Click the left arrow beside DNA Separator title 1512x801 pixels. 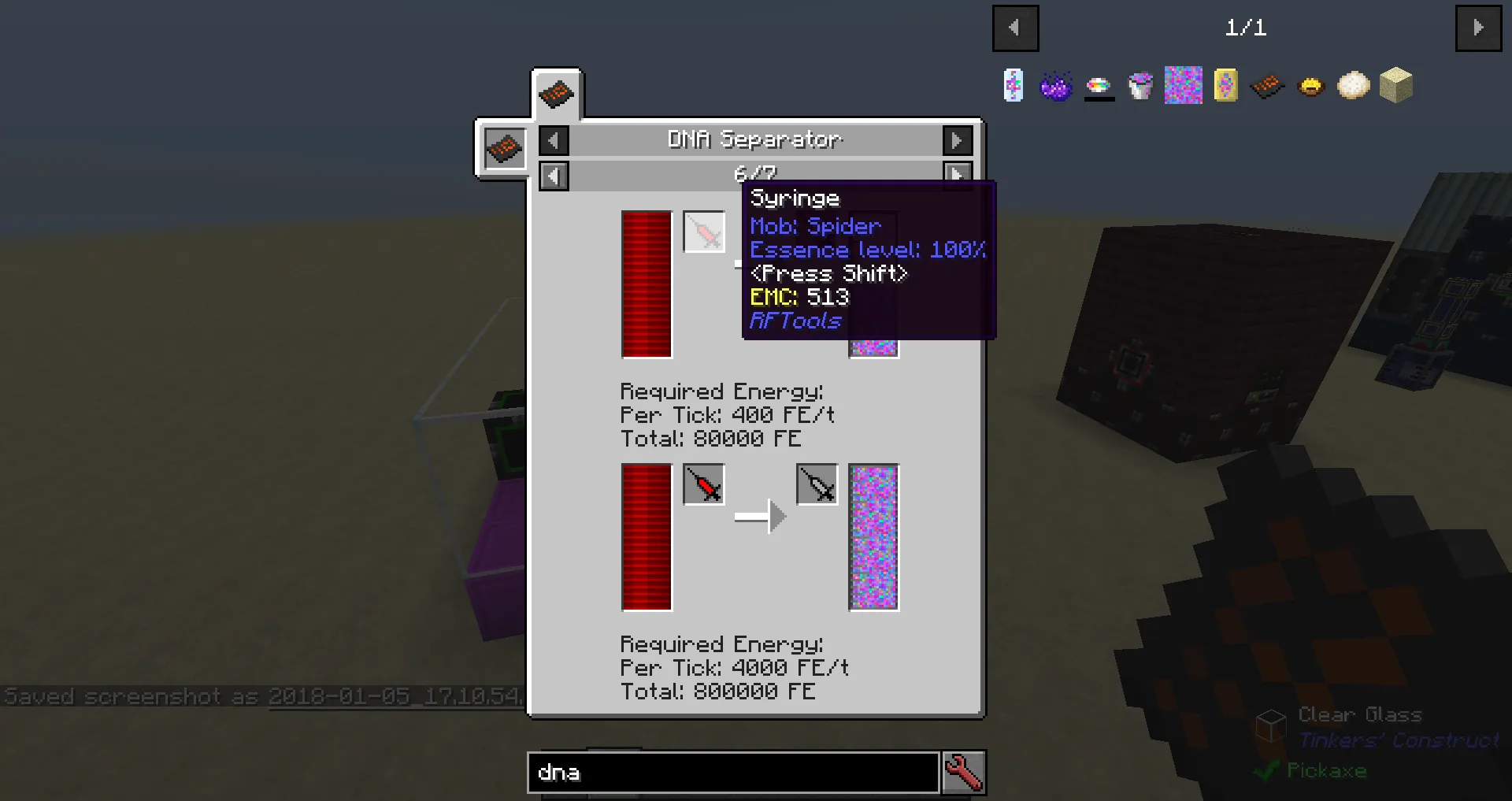click(554, 139)
